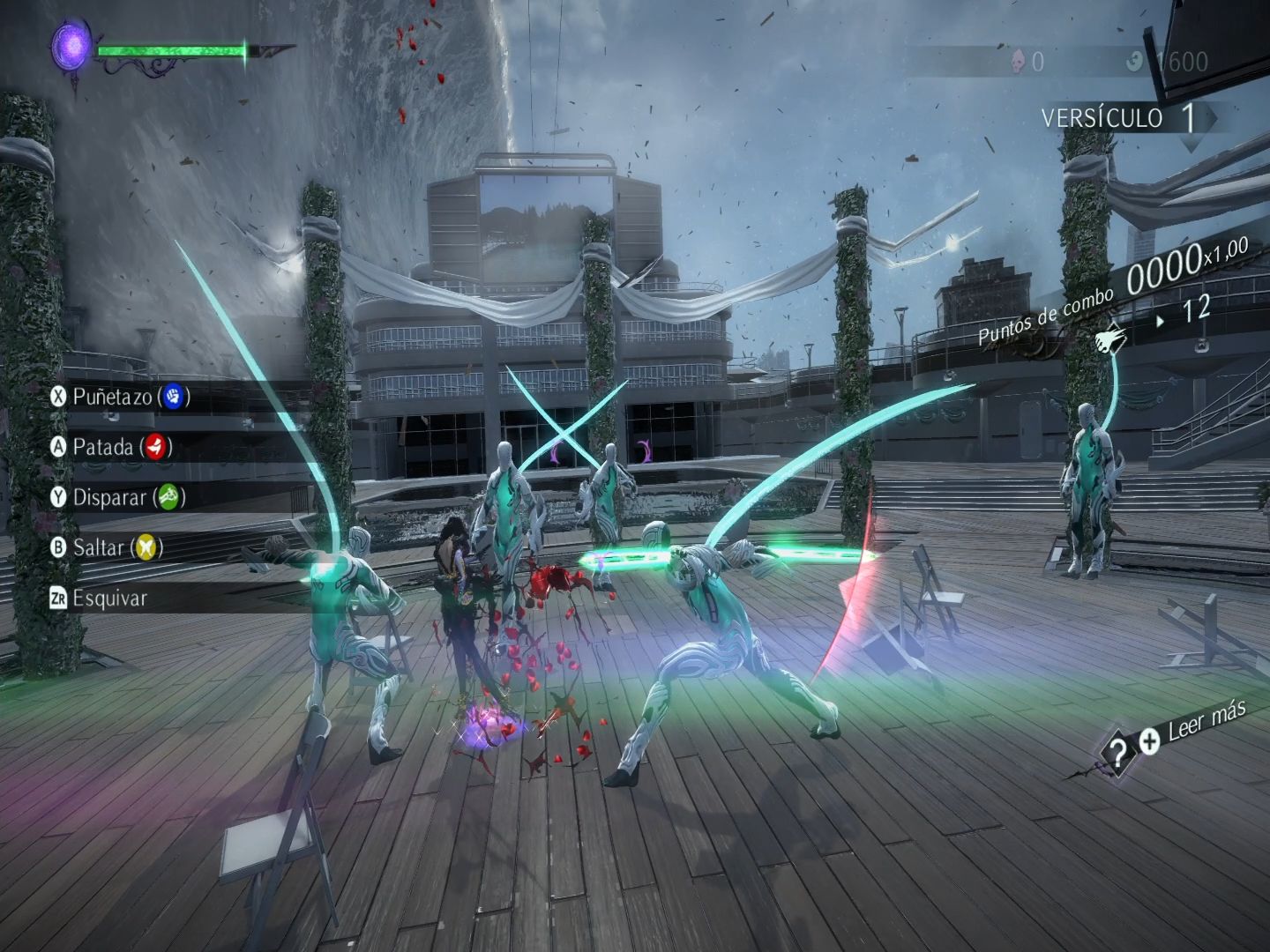The image size is (1270, 952).
Task: Open the Leer más question mark help
Action: [1117, 752]
